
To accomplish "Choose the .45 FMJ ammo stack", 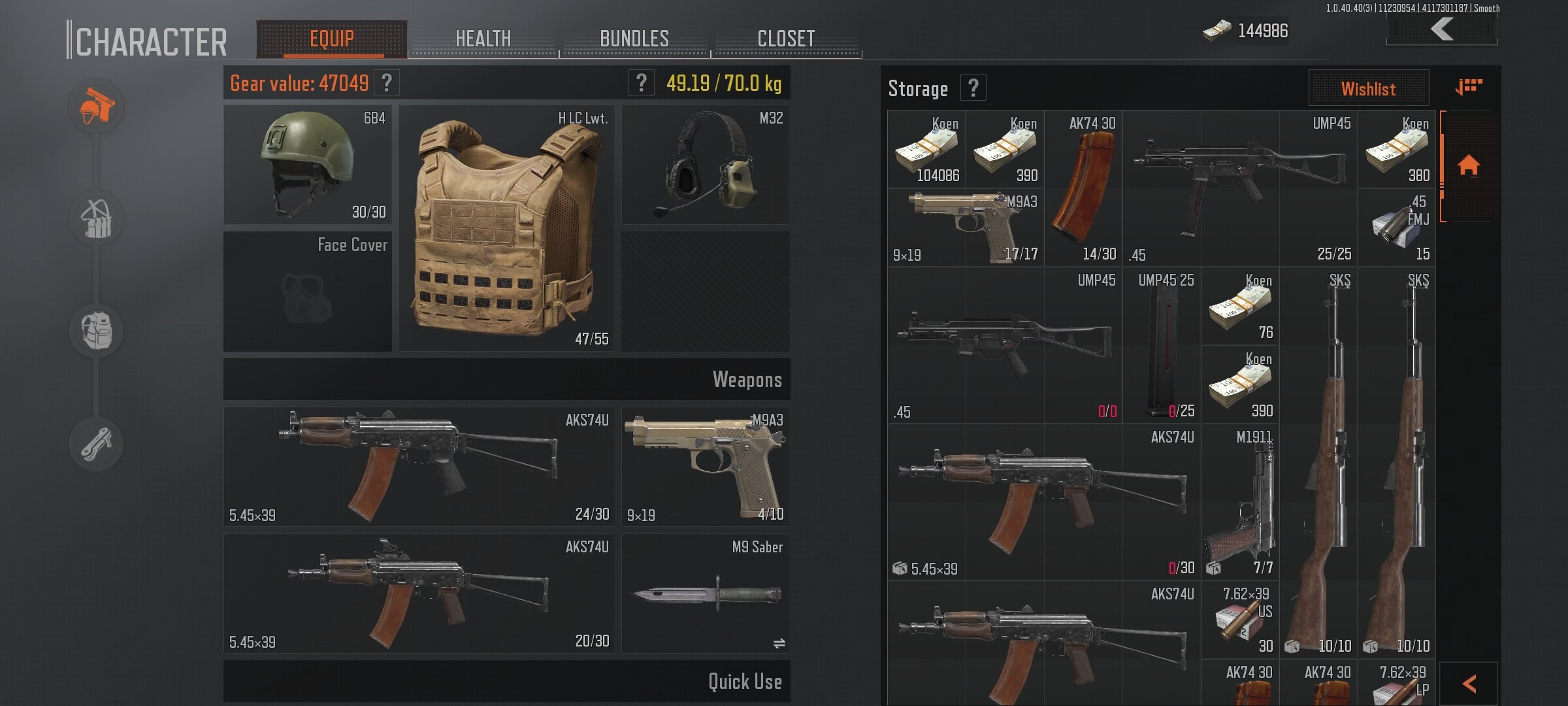I will (x=1397, y=227).
